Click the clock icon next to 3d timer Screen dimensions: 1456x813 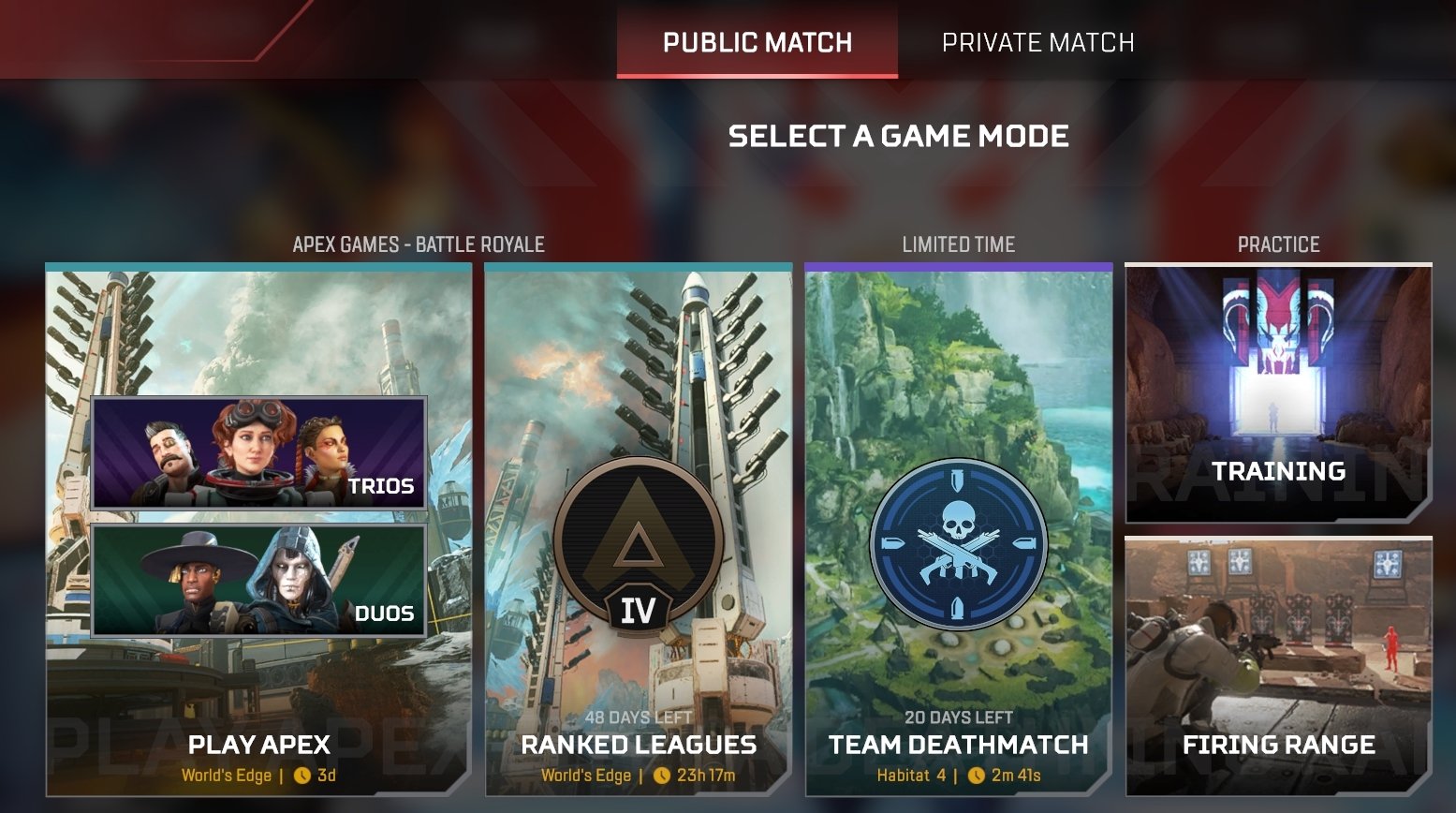pos(303,776)
